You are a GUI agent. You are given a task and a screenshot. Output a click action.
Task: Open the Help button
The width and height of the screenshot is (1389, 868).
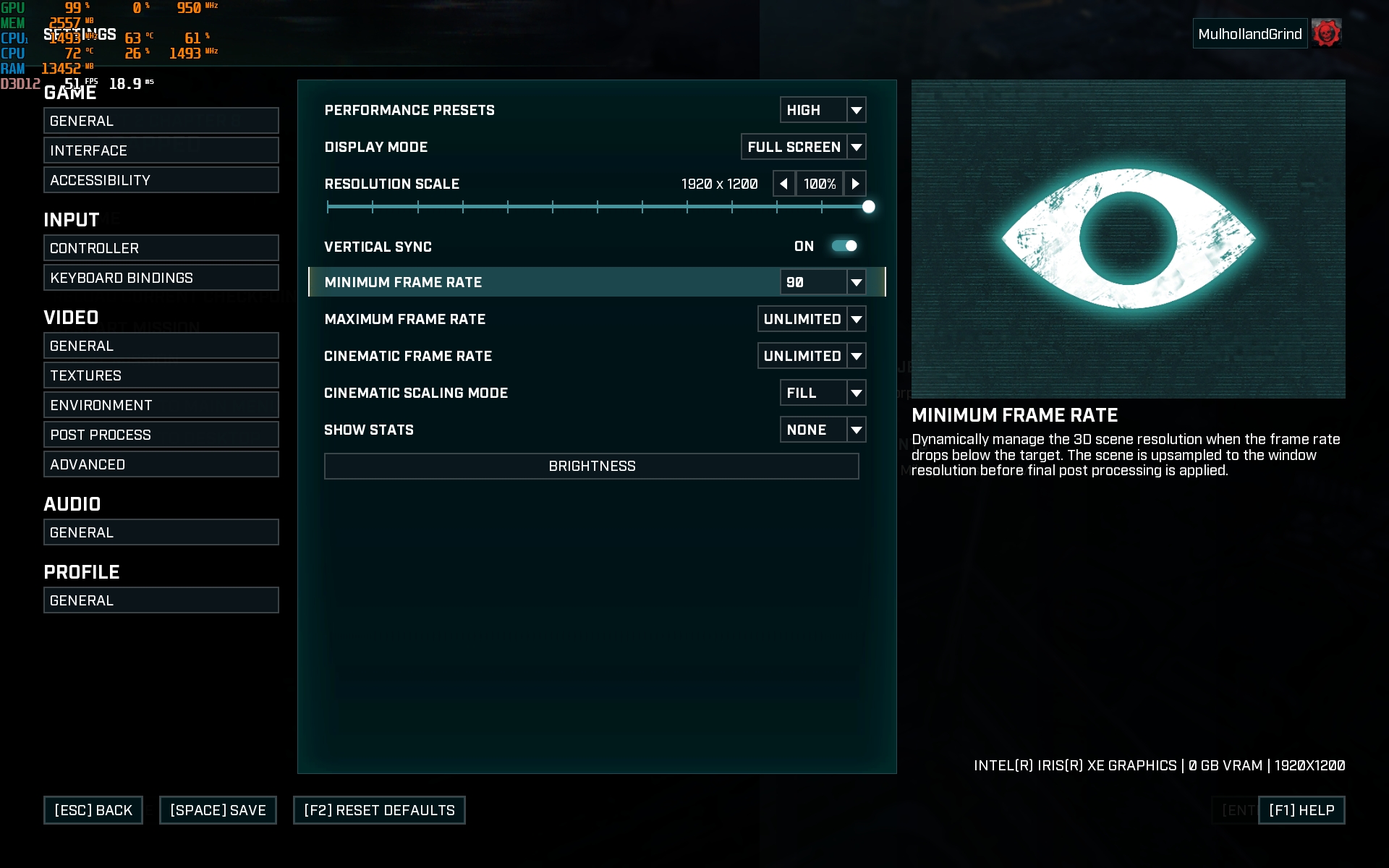click(1301, 810)
